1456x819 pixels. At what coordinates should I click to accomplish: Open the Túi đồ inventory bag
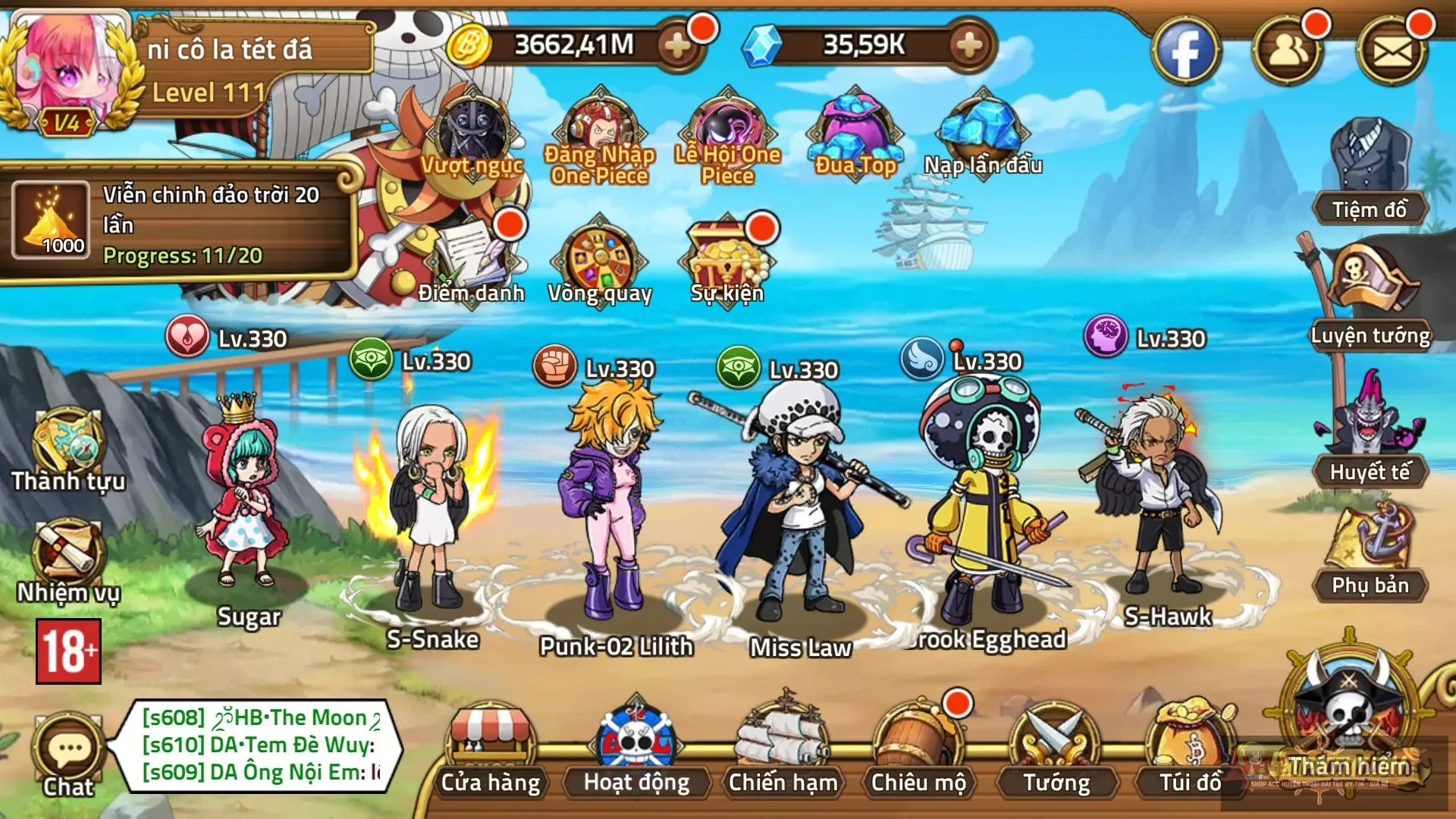click(1189, 747)
